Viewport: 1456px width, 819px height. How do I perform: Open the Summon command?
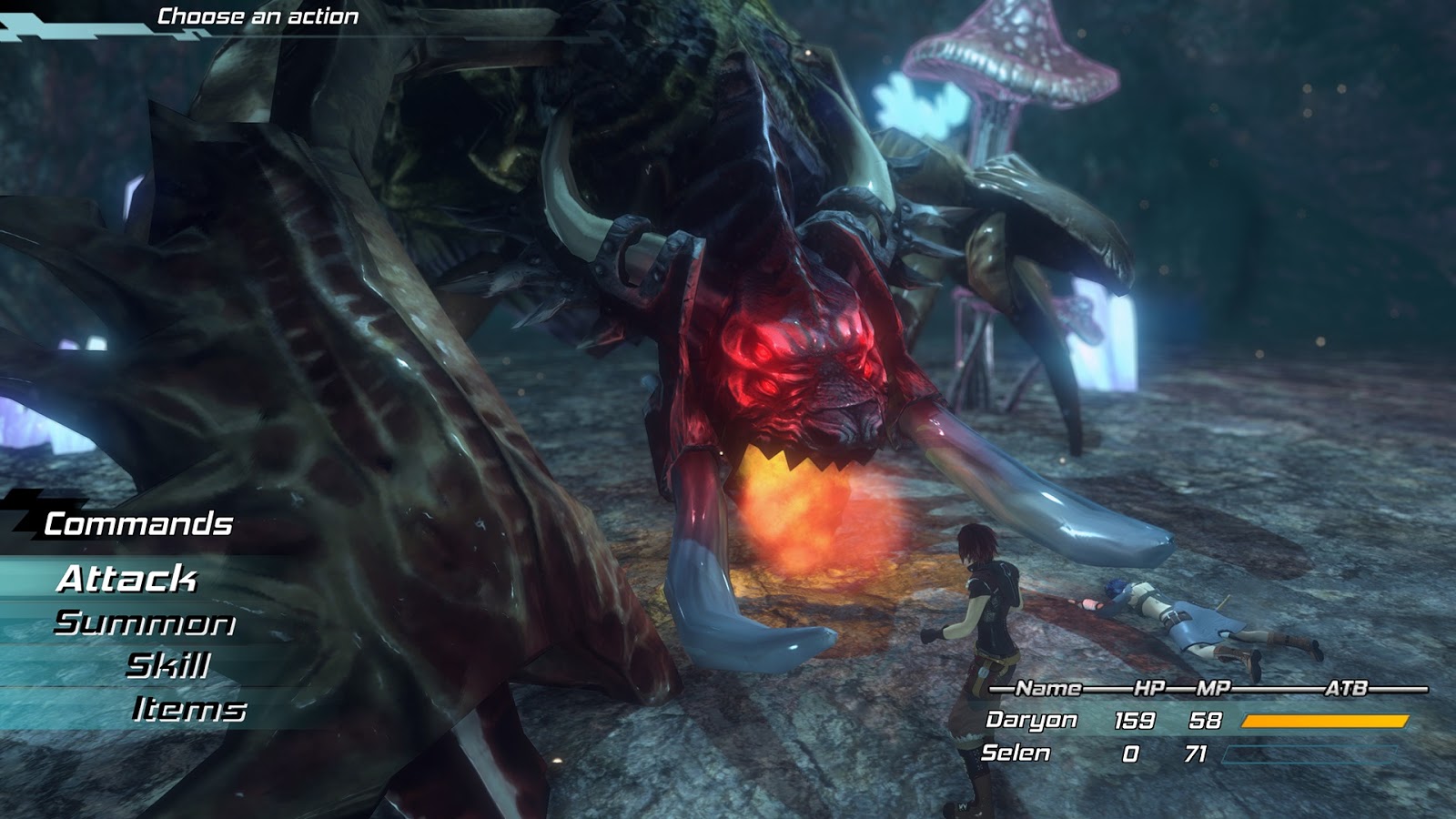[144, 625]
